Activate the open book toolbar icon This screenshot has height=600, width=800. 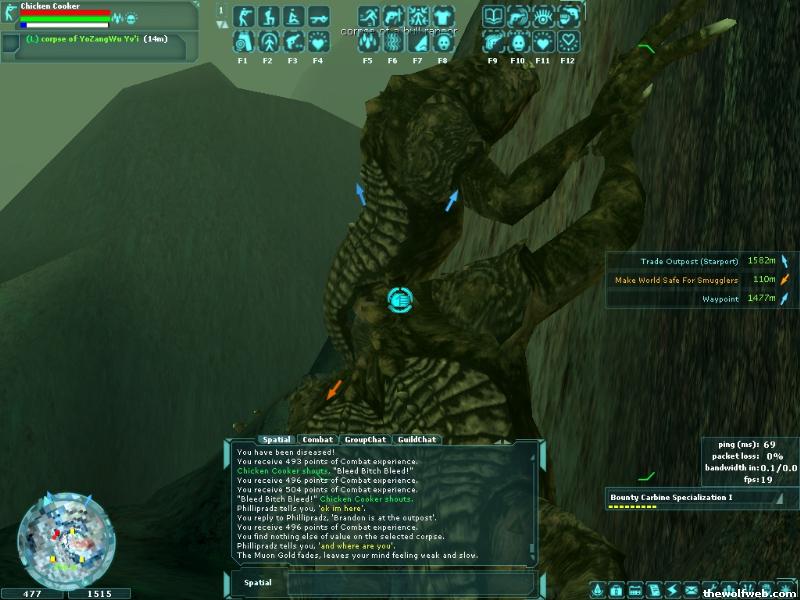click(493, 17)
